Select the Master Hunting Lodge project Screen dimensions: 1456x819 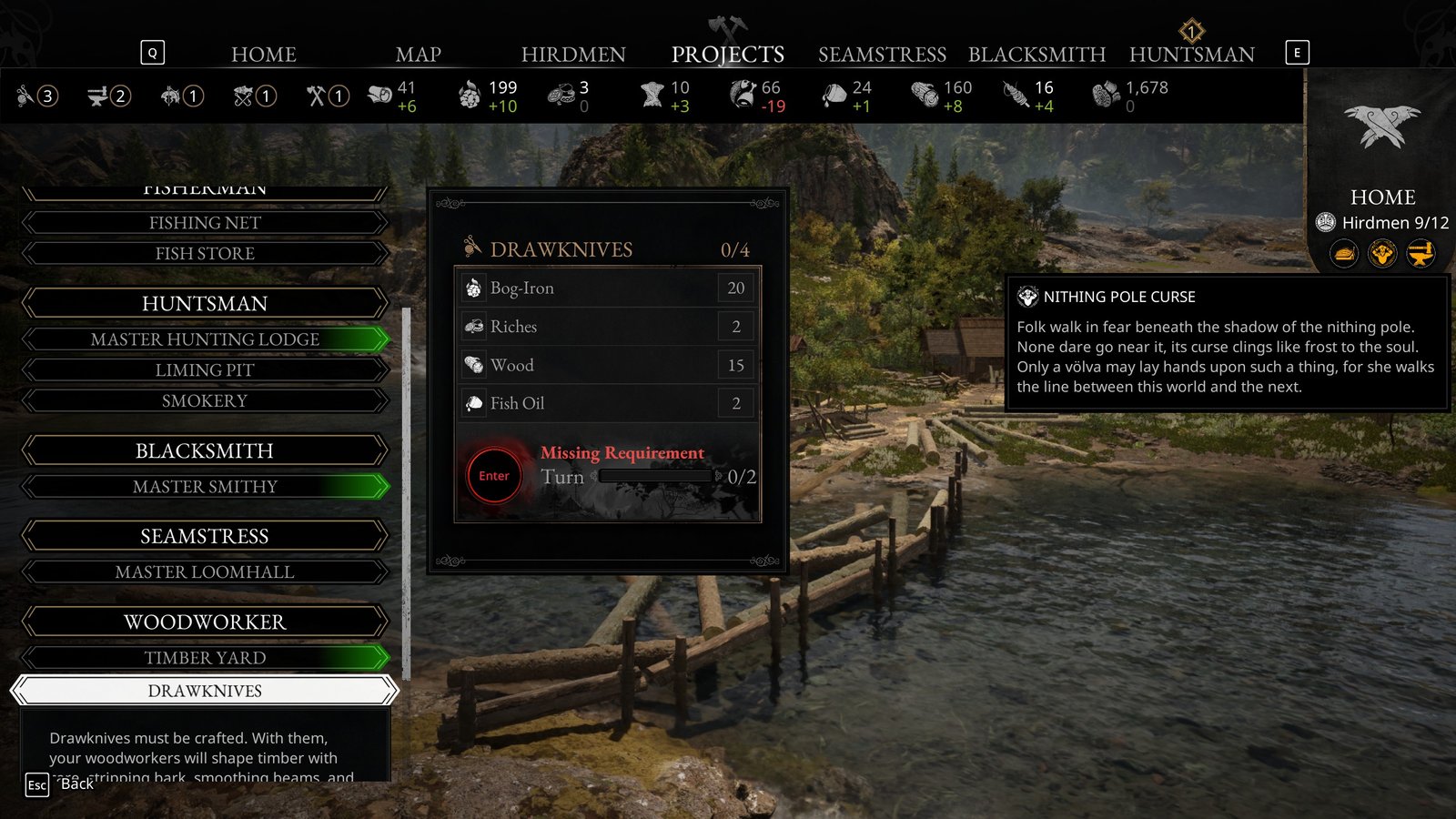205,339
